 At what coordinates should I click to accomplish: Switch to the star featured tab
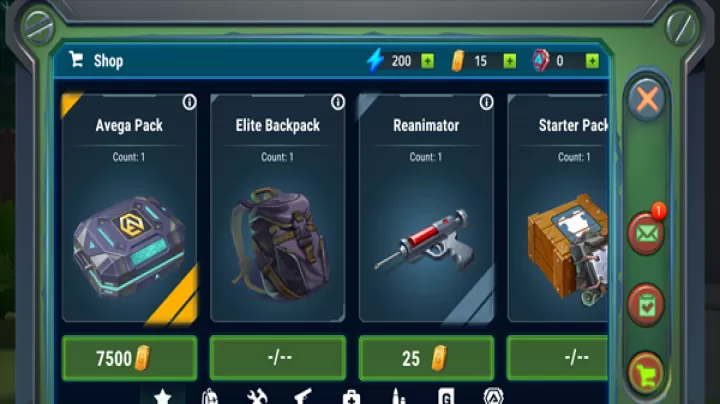162,396
